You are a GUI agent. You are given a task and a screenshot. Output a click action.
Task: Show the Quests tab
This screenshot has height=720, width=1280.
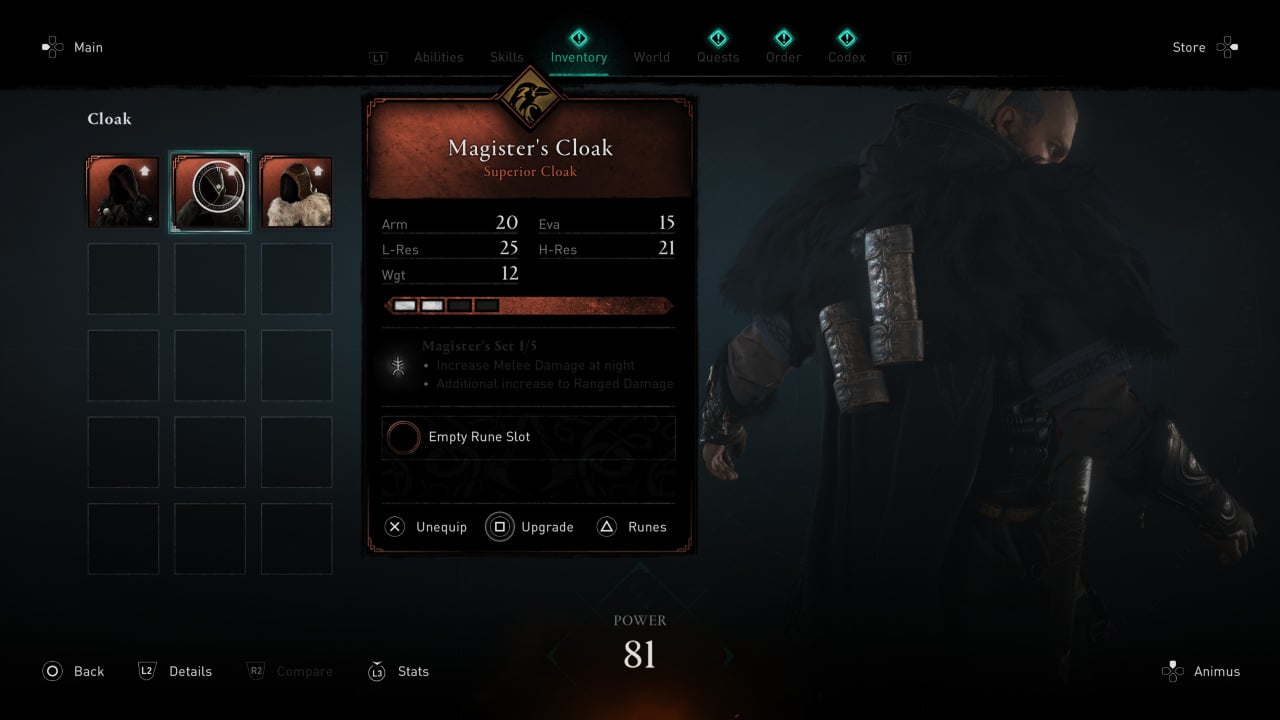click(x=718, y=57)
